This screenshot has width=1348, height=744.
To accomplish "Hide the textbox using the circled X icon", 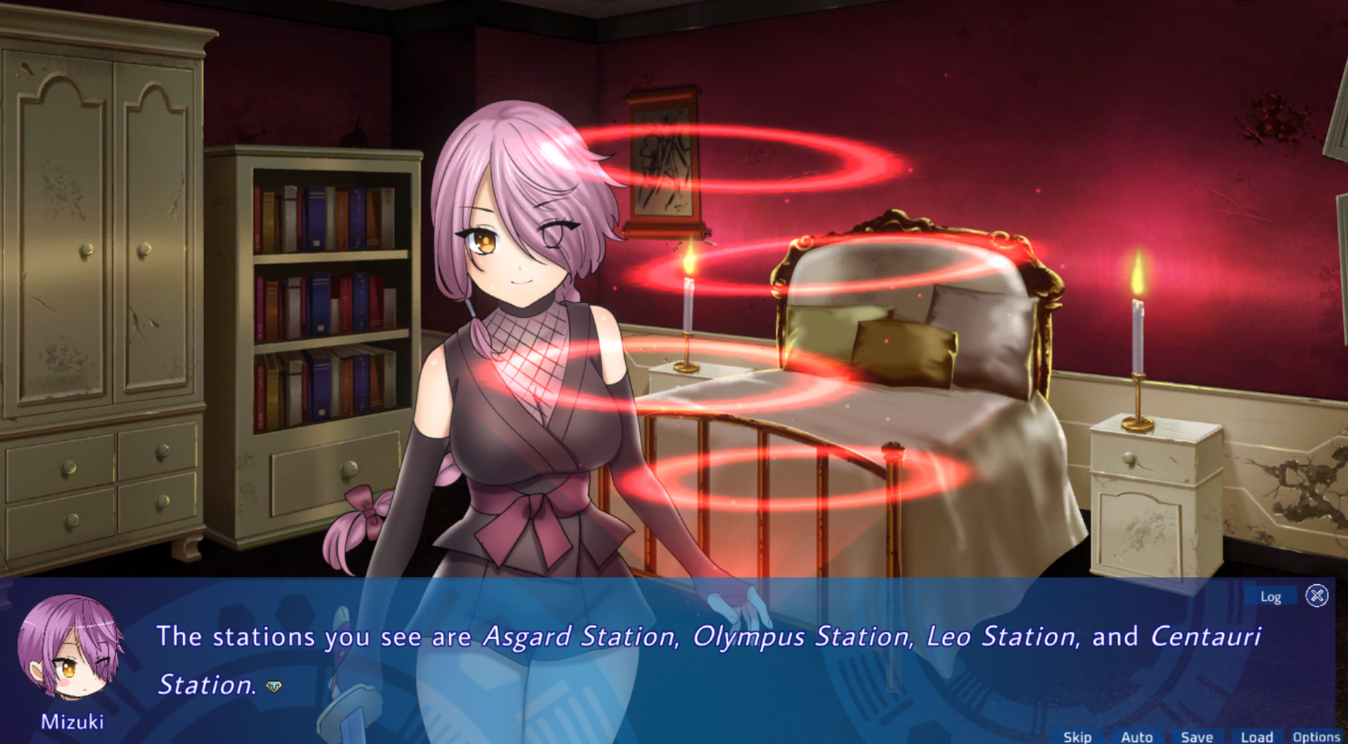I will point(1318,596).
